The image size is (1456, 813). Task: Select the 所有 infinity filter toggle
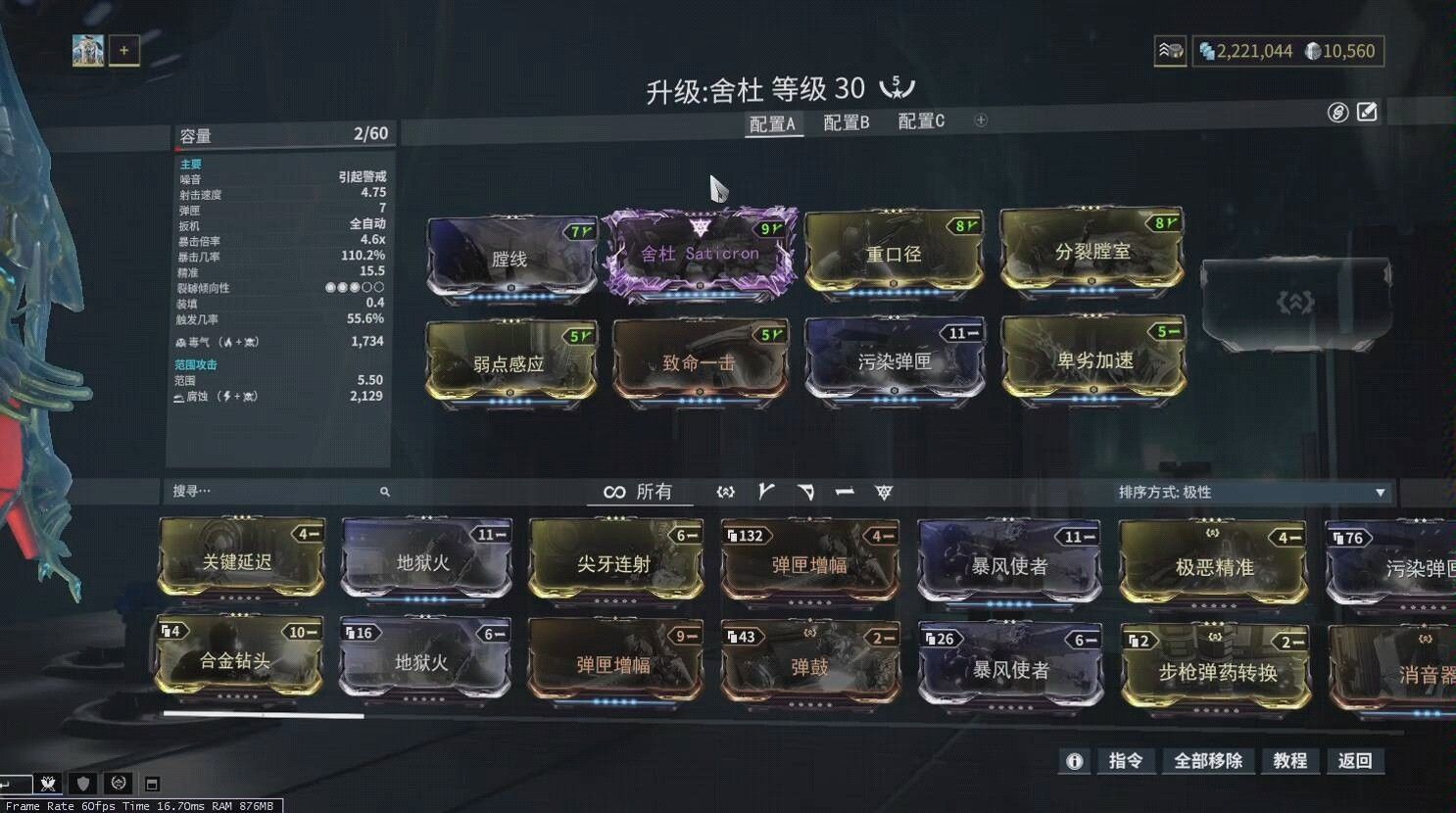[640, 492]
